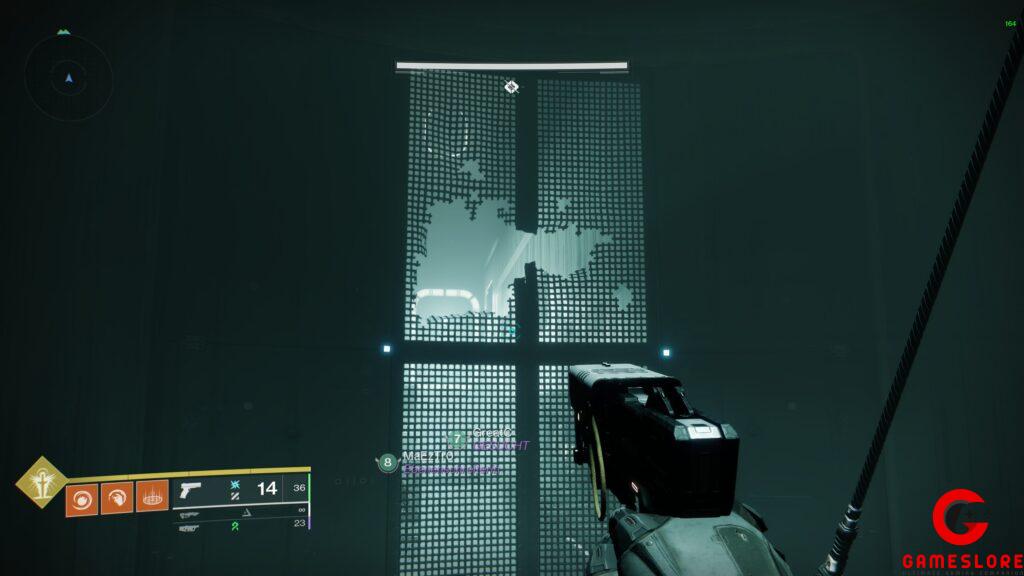1024x576 pixels.
Task: Activate the orange class ability rift icon
Action: 152,496
